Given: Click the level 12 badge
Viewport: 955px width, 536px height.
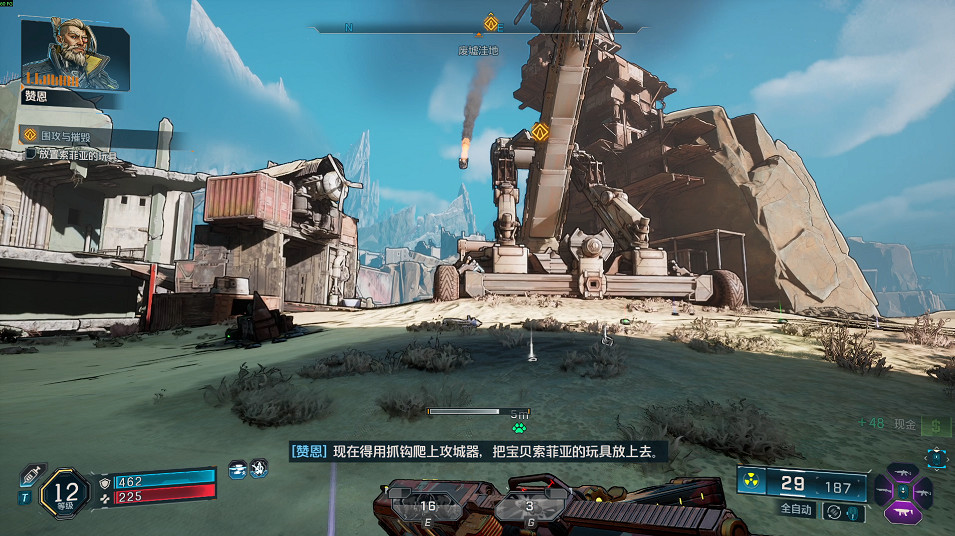Looking at the screenshot, I should [67, 493].
